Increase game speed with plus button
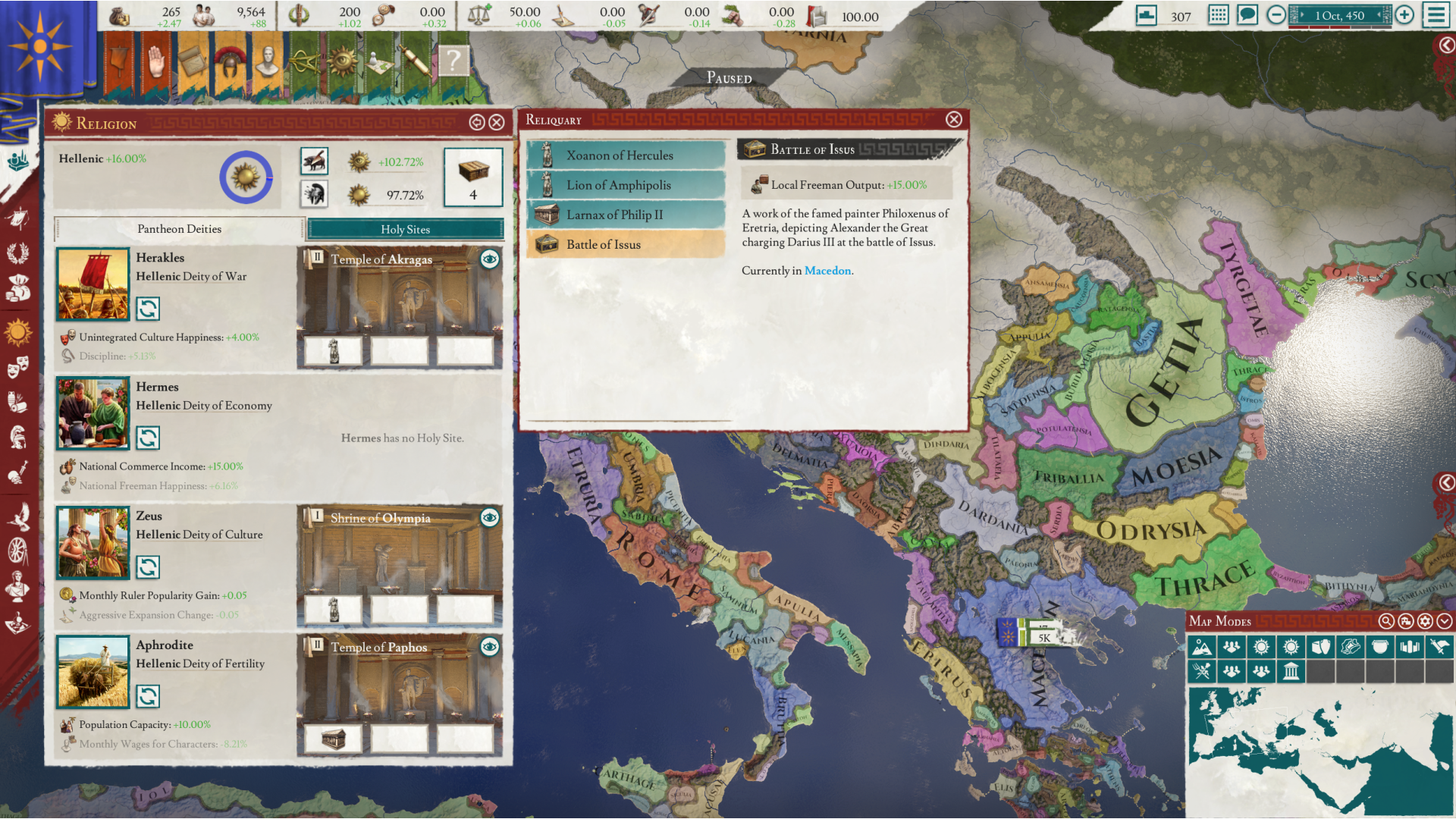 1404,15
